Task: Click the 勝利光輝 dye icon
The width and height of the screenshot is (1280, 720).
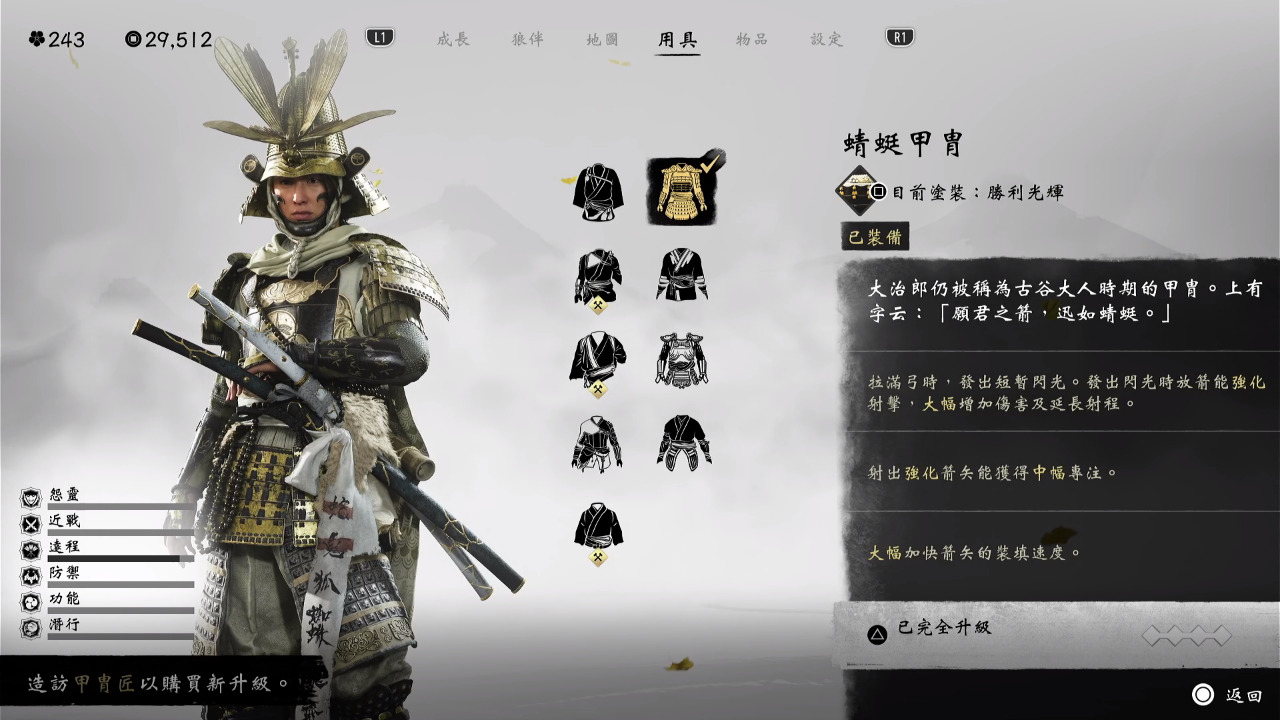Action: [x=857, y=191]
